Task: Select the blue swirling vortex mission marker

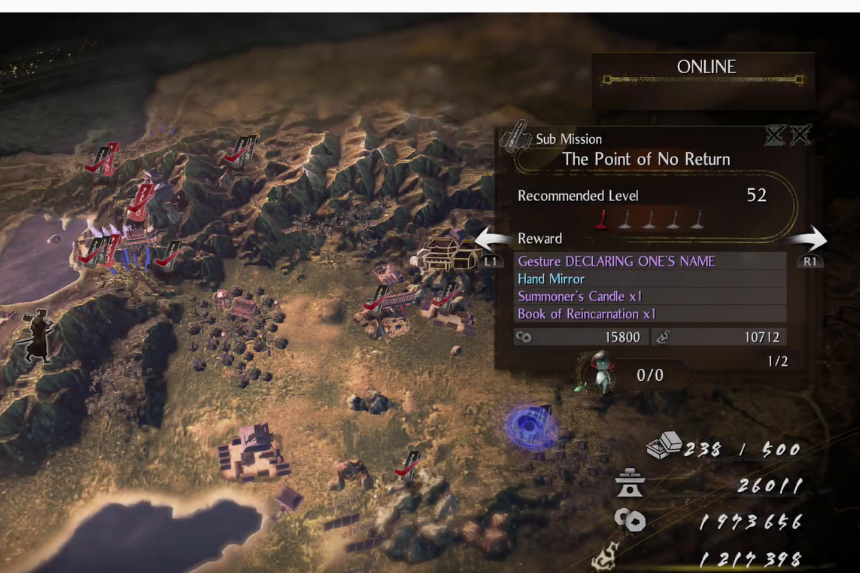Action: click(x=531, y=426)
